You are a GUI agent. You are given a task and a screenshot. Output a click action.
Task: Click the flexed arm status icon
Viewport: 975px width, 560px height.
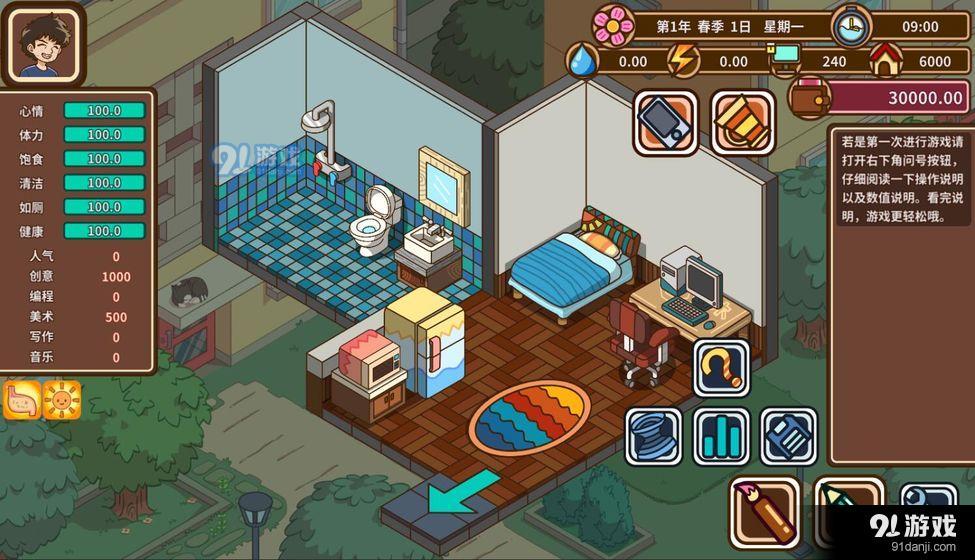22,400
